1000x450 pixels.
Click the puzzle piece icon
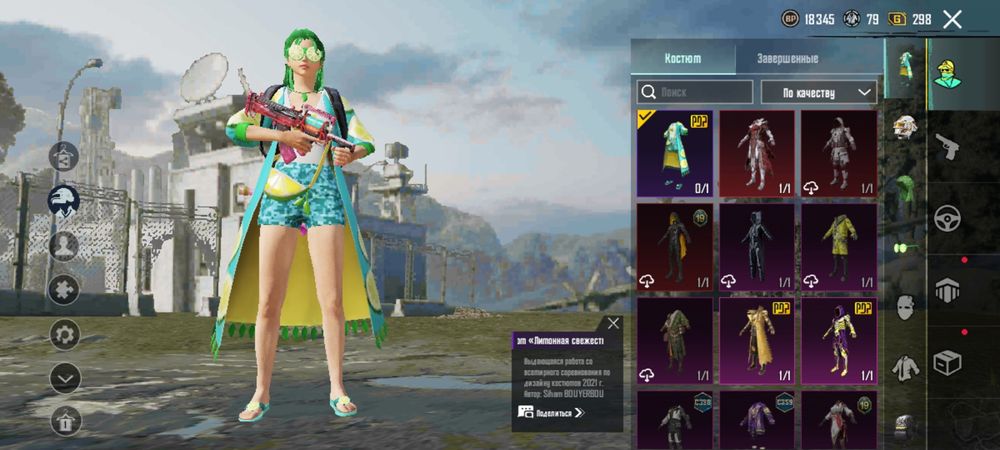[65, 289]
